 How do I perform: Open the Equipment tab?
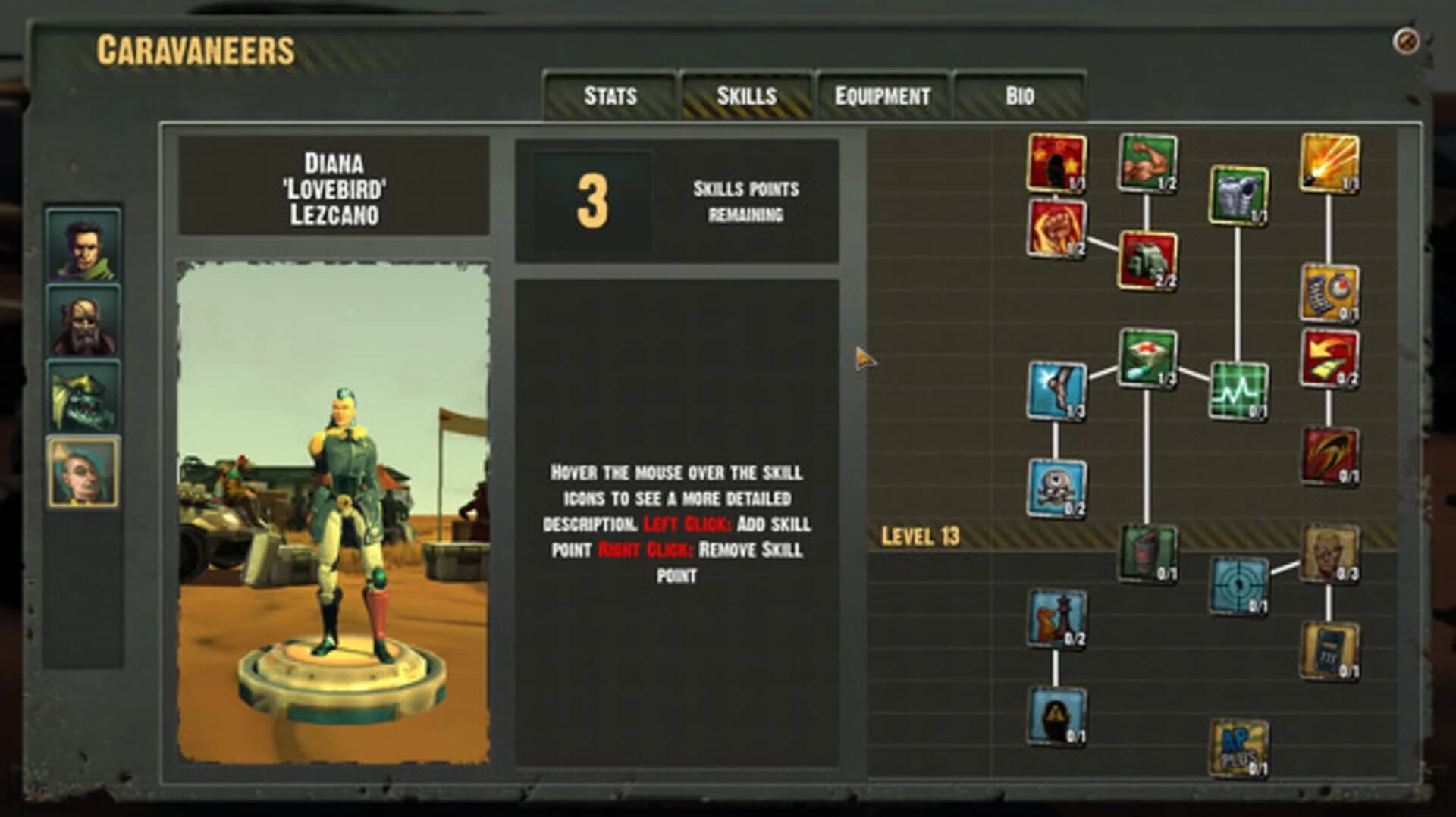(883, 96)
